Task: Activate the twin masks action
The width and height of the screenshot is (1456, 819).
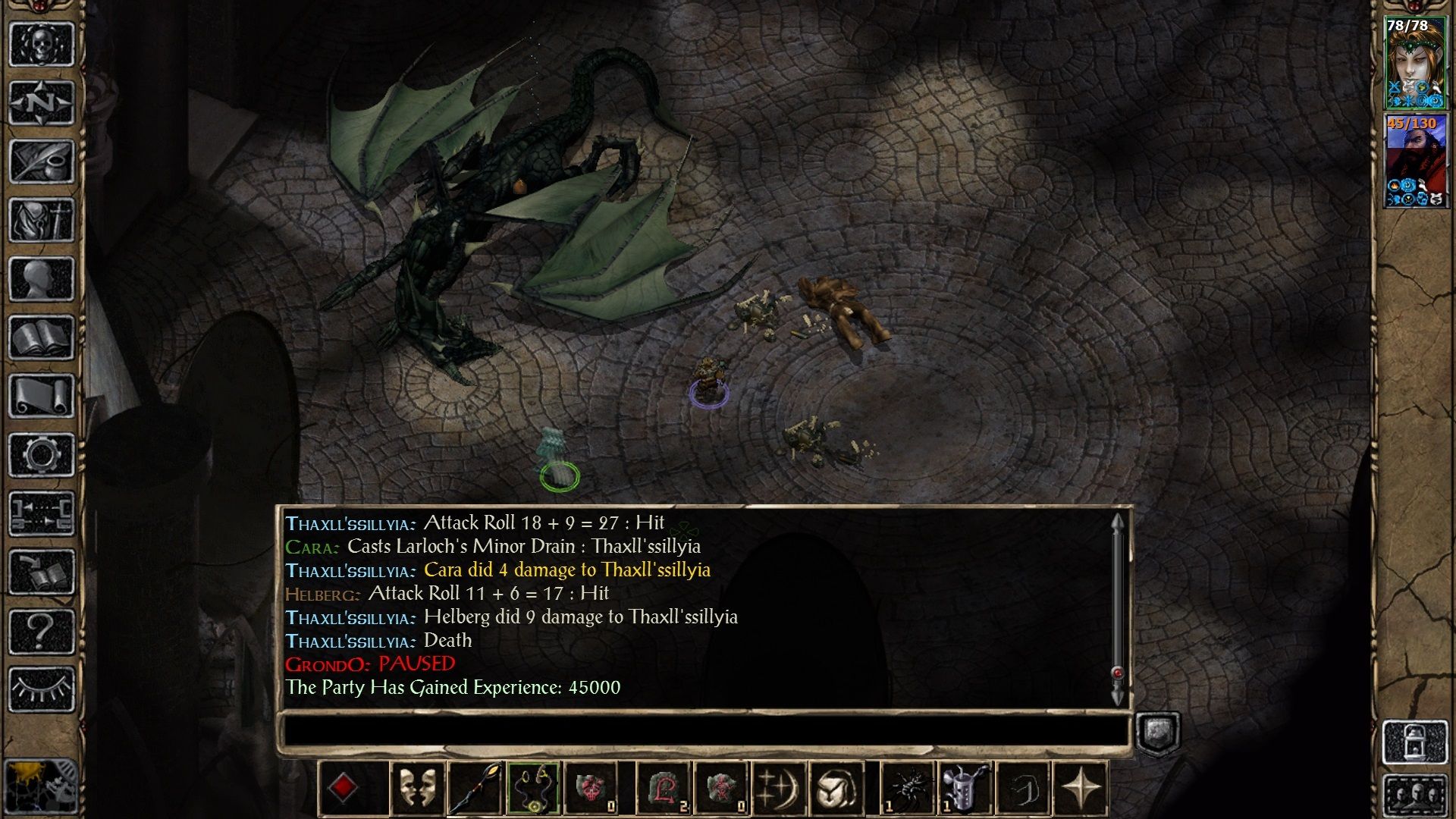Action: (417, 789)
